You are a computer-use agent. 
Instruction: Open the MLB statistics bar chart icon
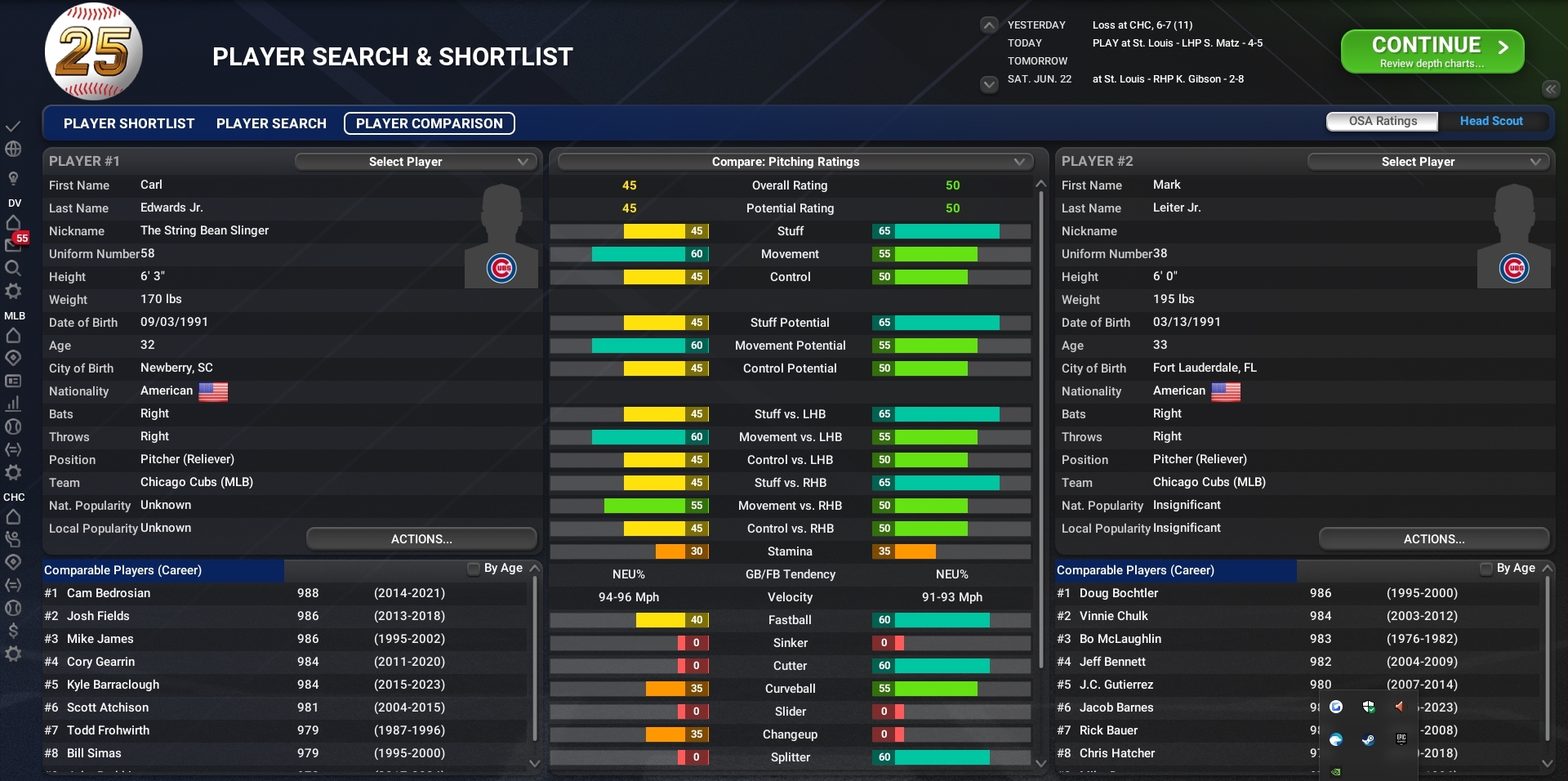pos(12,404)
